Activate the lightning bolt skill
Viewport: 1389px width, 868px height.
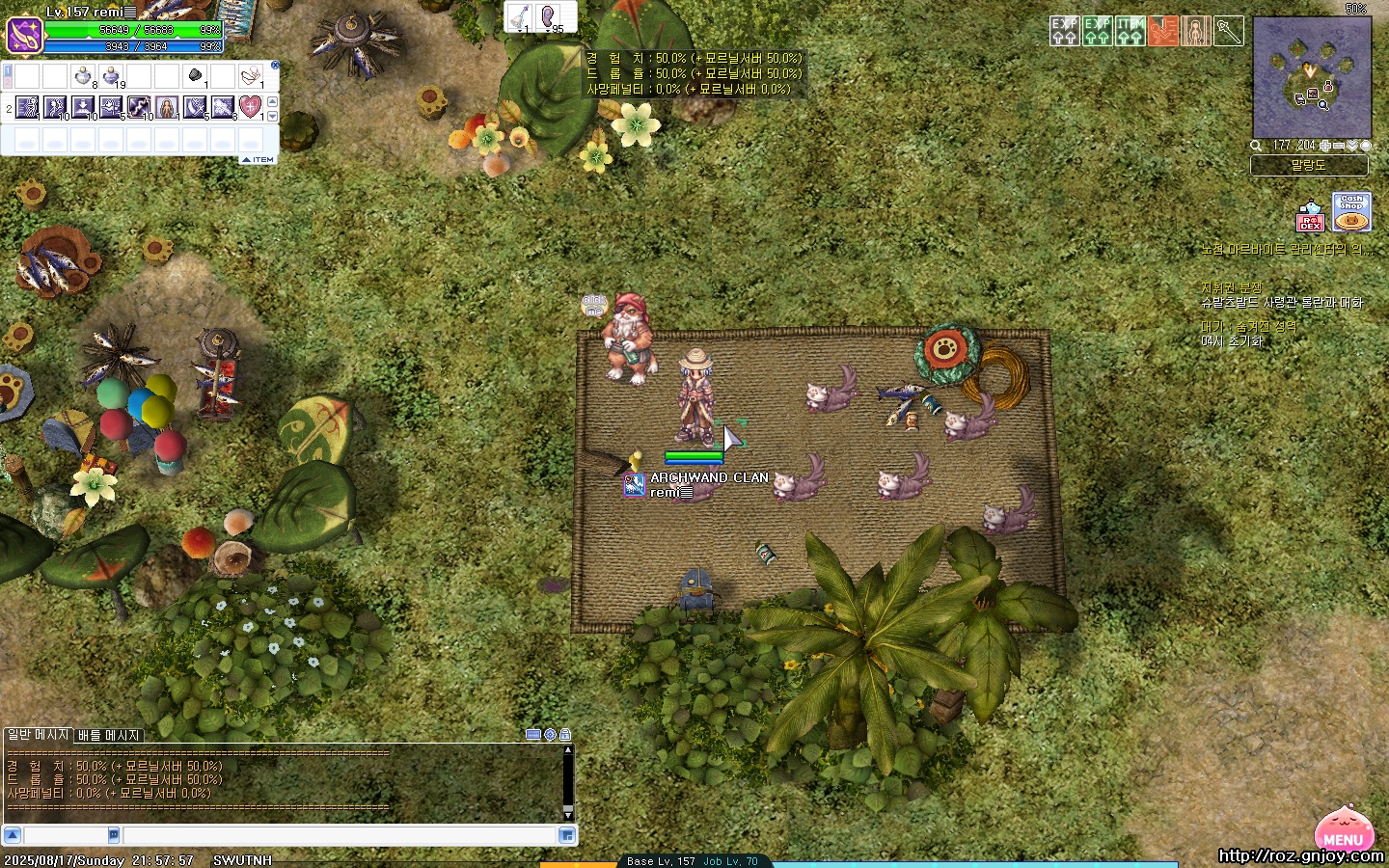[x=139, y=106]
